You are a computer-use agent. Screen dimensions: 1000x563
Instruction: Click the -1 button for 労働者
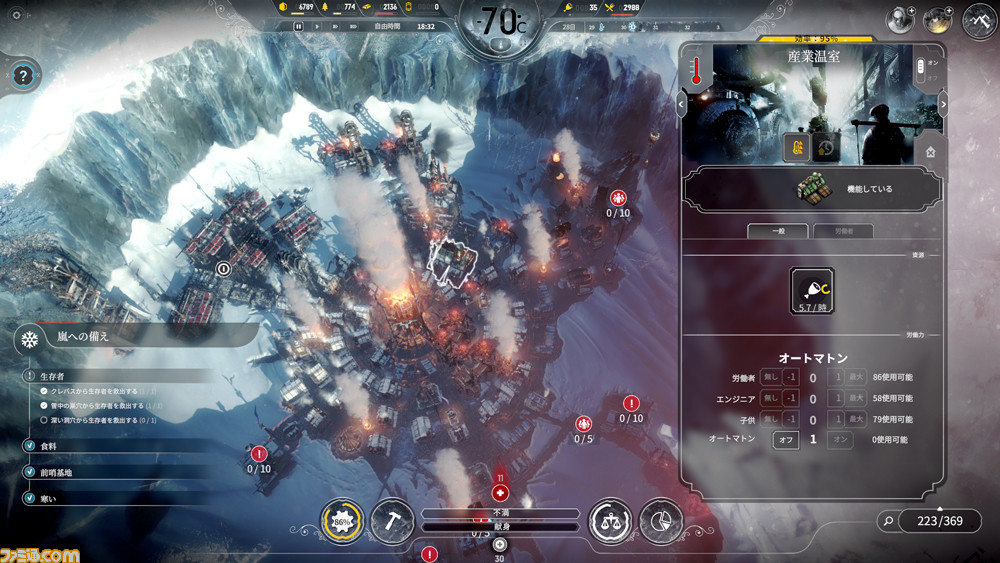coord(790,377)
